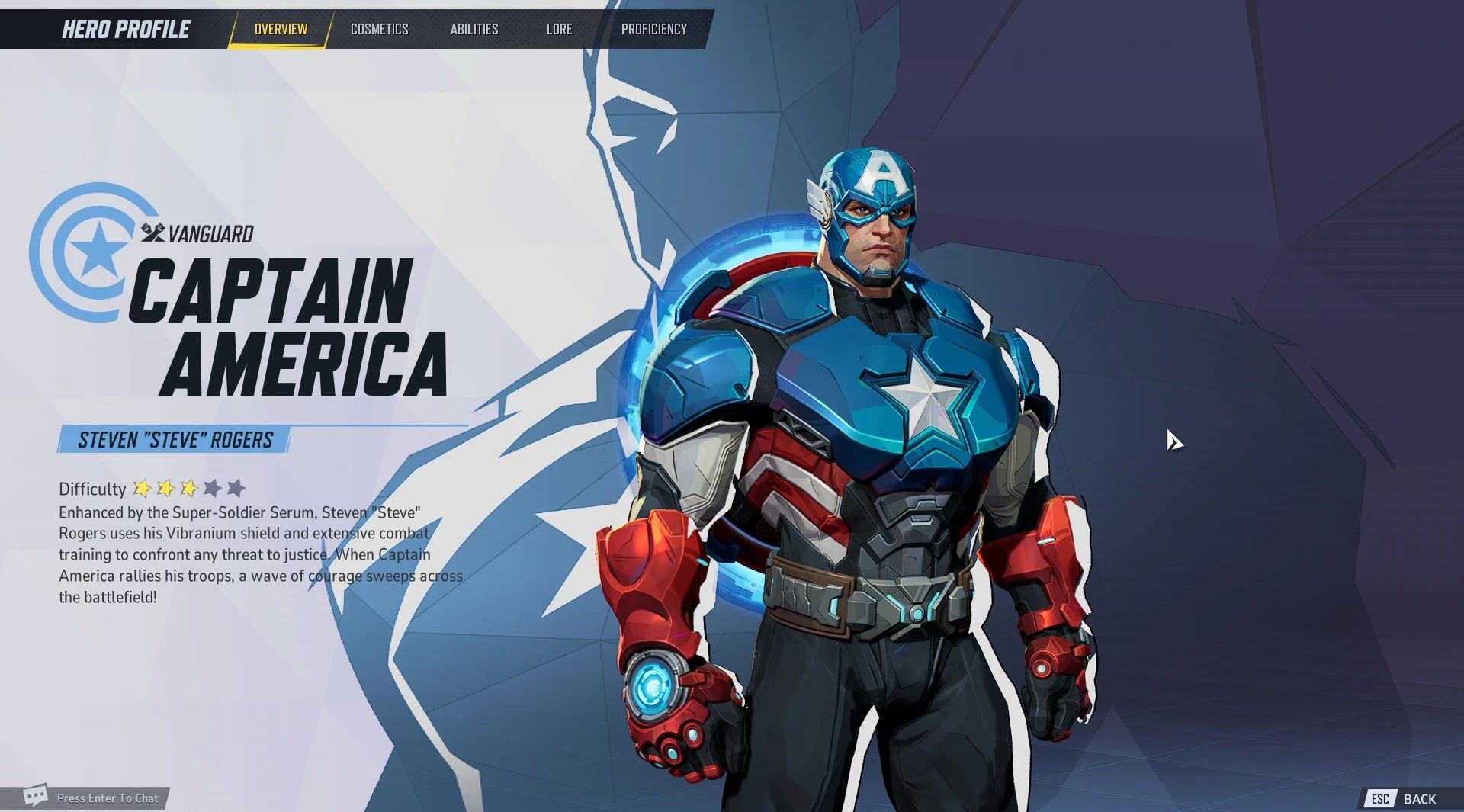Image resolution: width=1464 pixels, height=812 pixels.
Task: Click the ESC key icon beside Back
Action: 1382,799
